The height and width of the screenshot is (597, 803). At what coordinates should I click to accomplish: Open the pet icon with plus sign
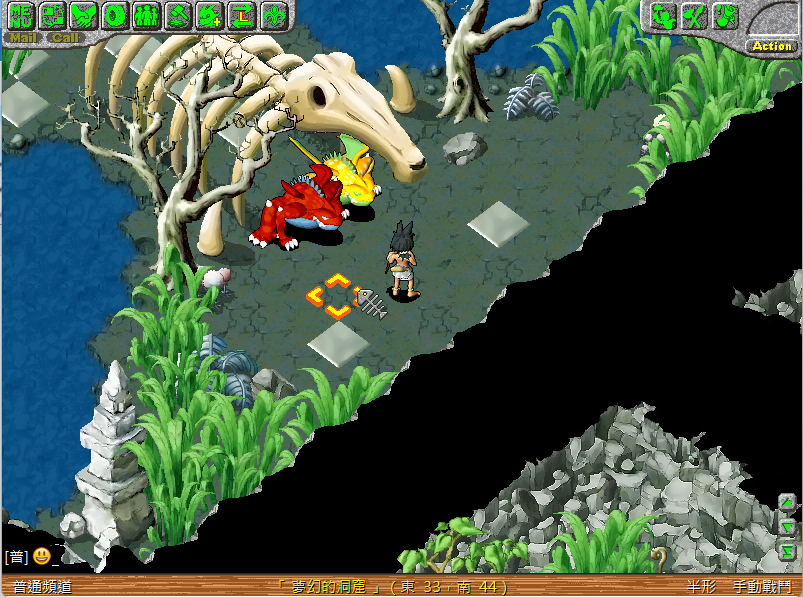(x=209, y=16)
